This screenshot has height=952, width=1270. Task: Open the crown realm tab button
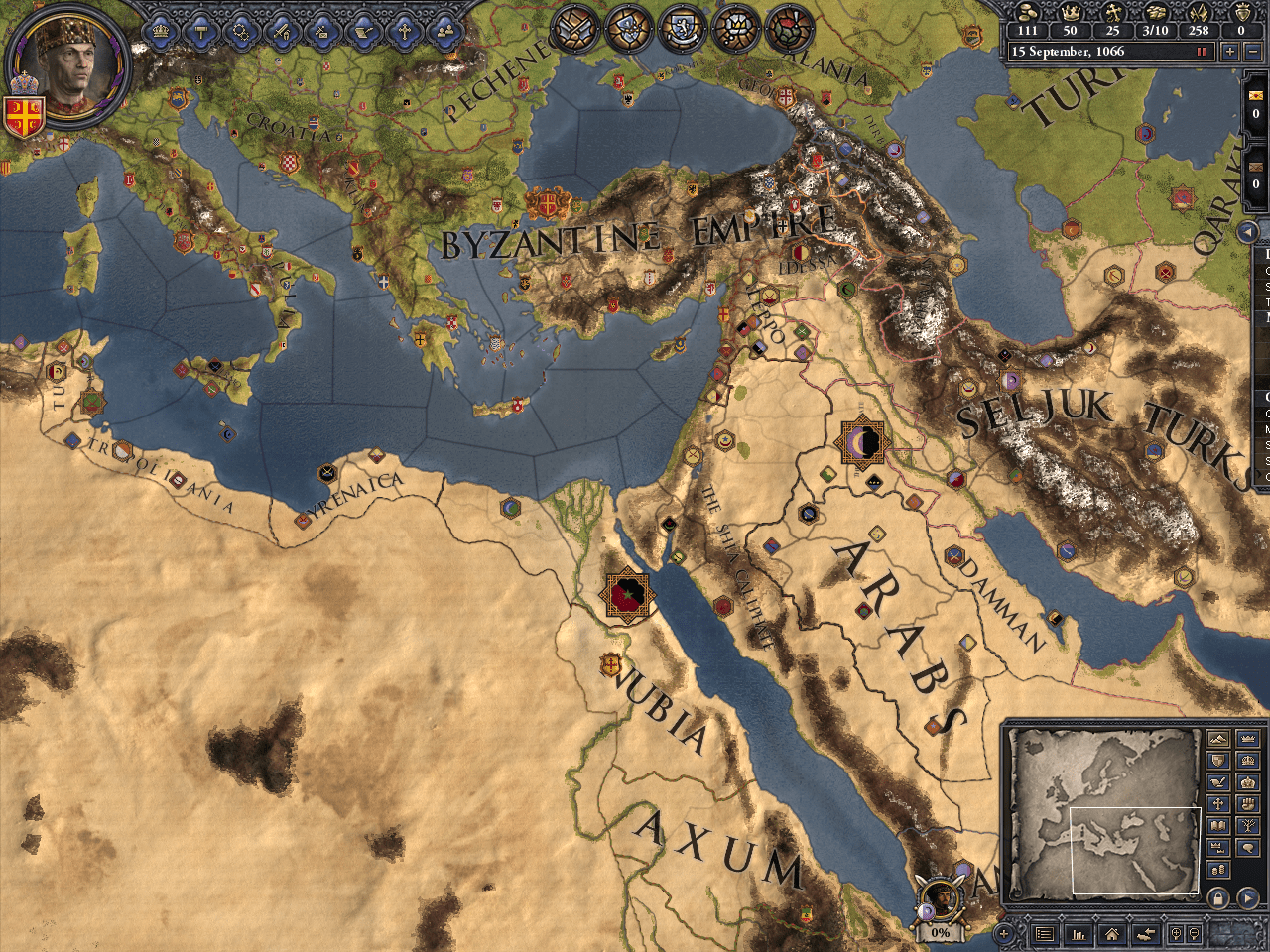pos(161,31)
